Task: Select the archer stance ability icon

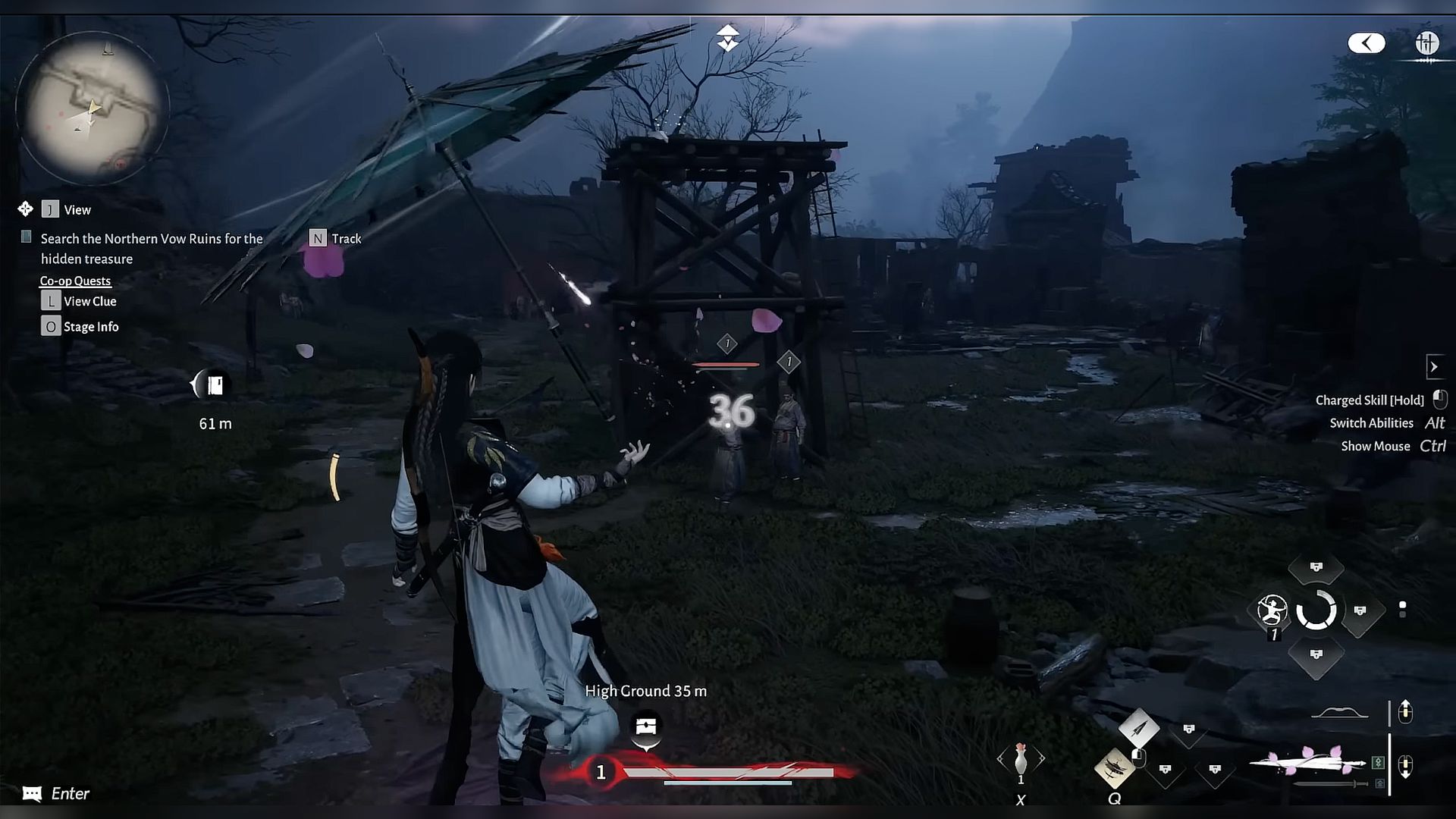Action: (1272, 610)
